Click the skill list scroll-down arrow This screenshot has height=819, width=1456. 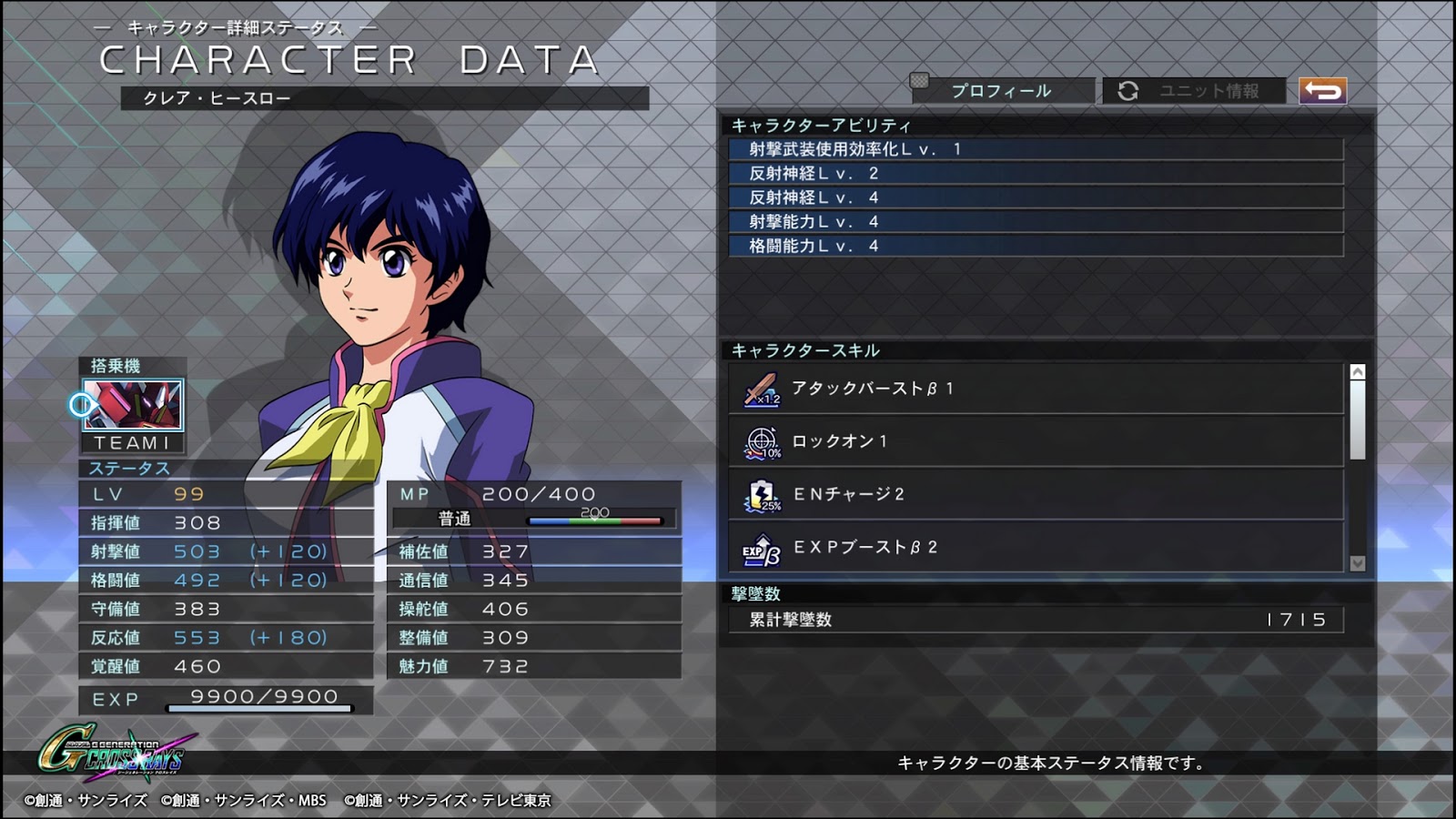pyautogui.click(x=1358, y=563)
